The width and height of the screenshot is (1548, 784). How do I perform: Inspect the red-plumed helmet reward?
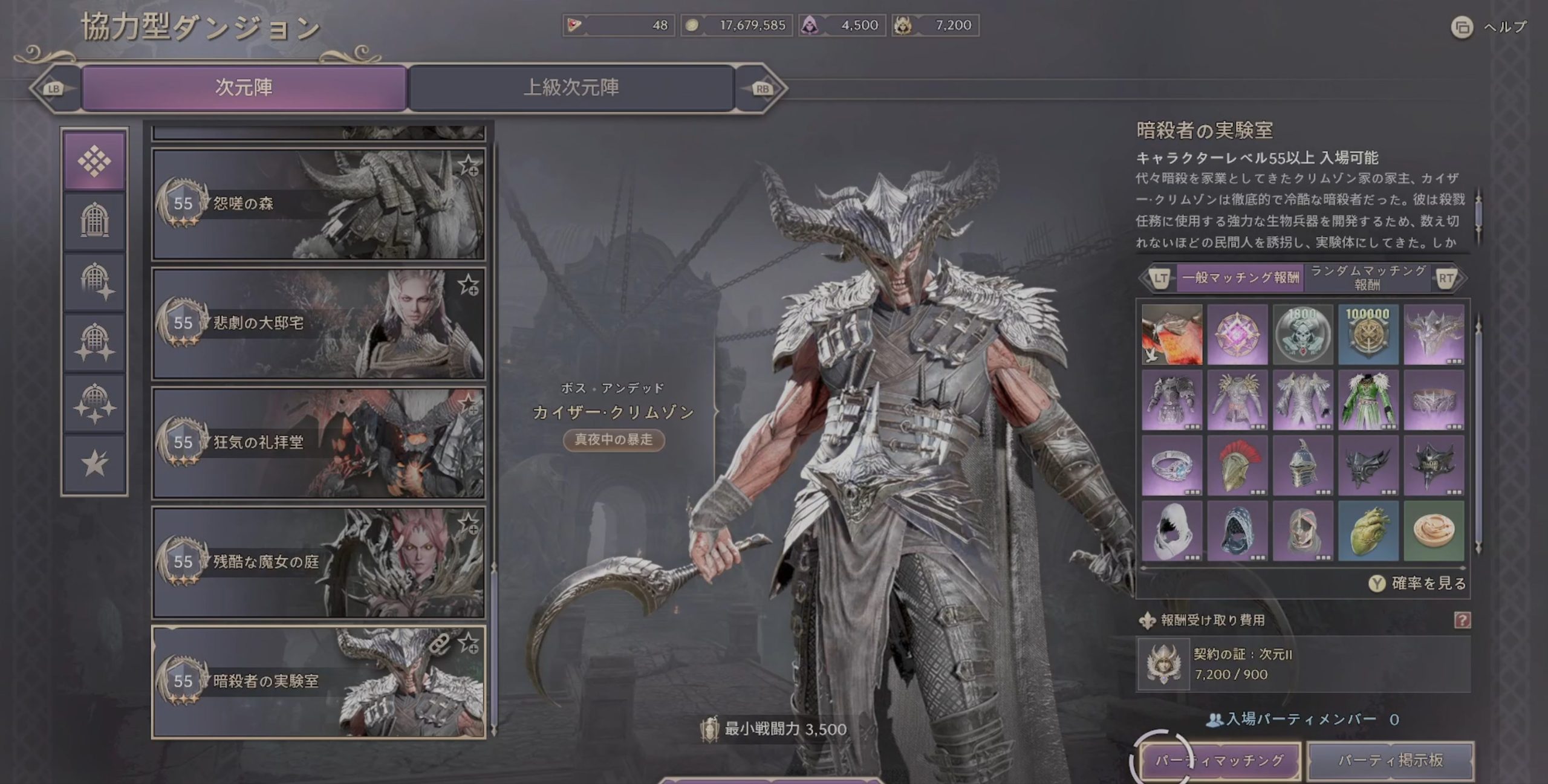click(1237, 465)
